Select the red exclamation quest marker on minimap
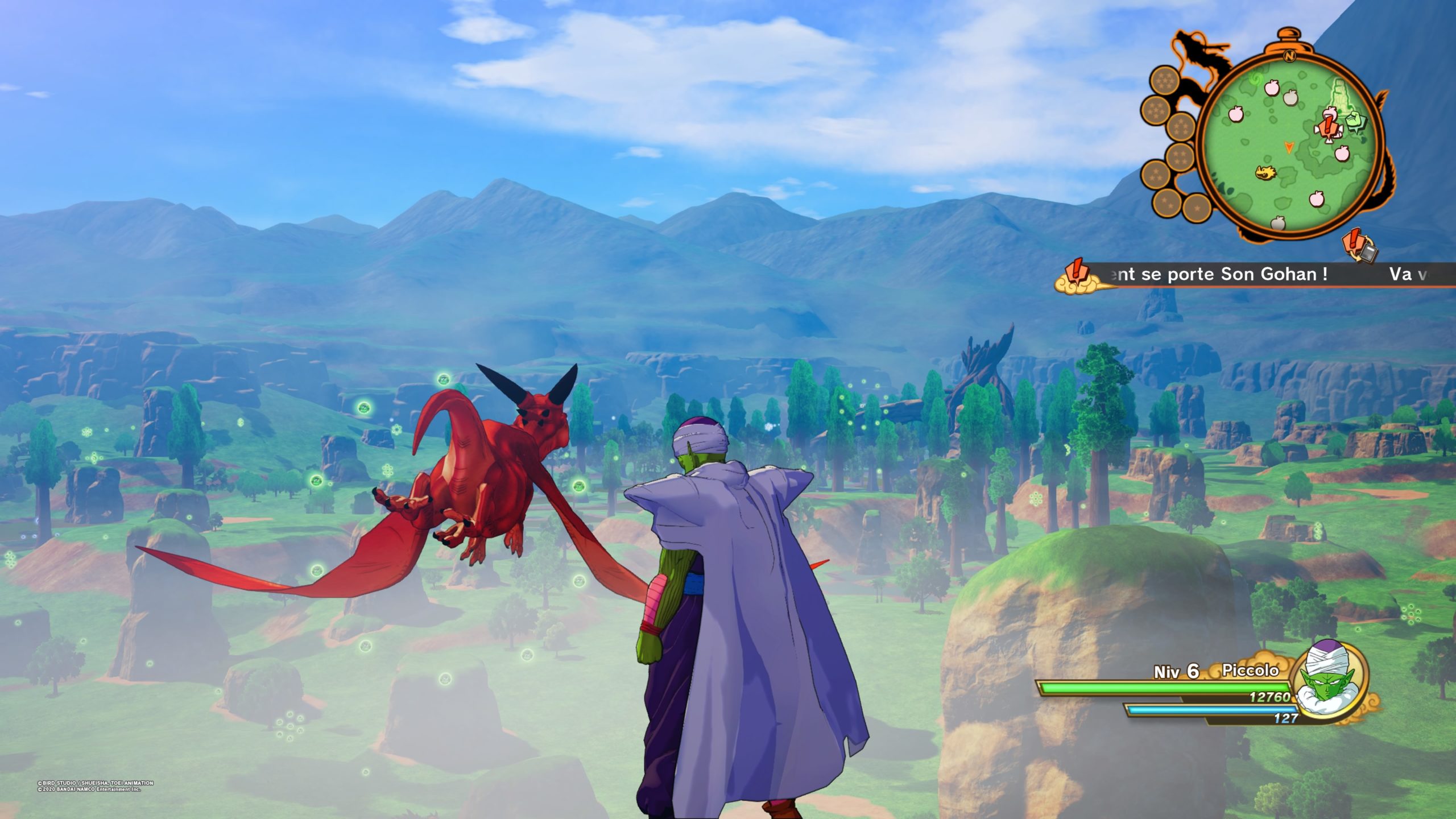 coord(1328,127)
